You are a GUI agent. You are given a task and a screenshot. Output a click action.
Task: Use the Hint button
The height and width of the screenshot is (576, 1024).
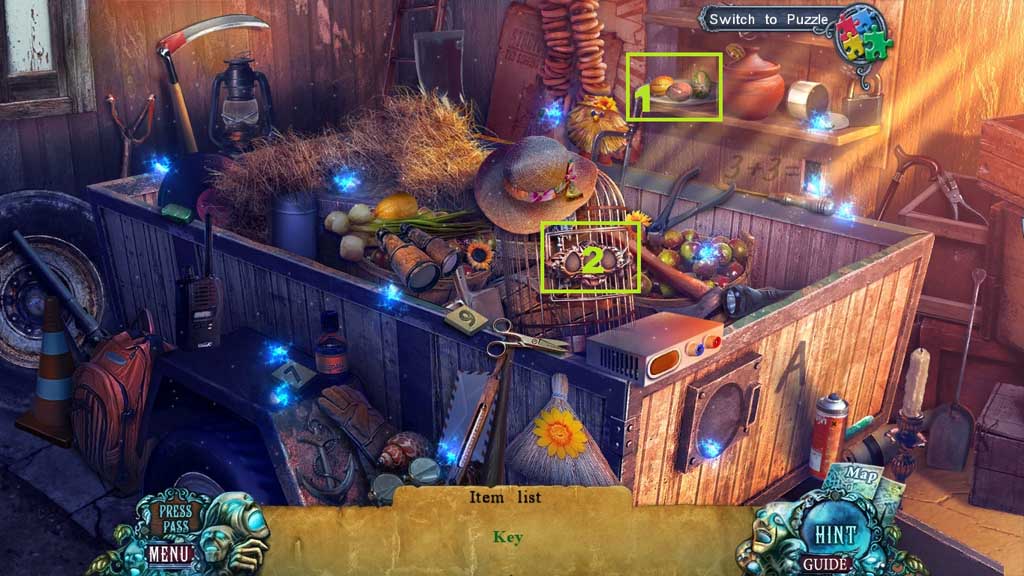coord(832,530)
